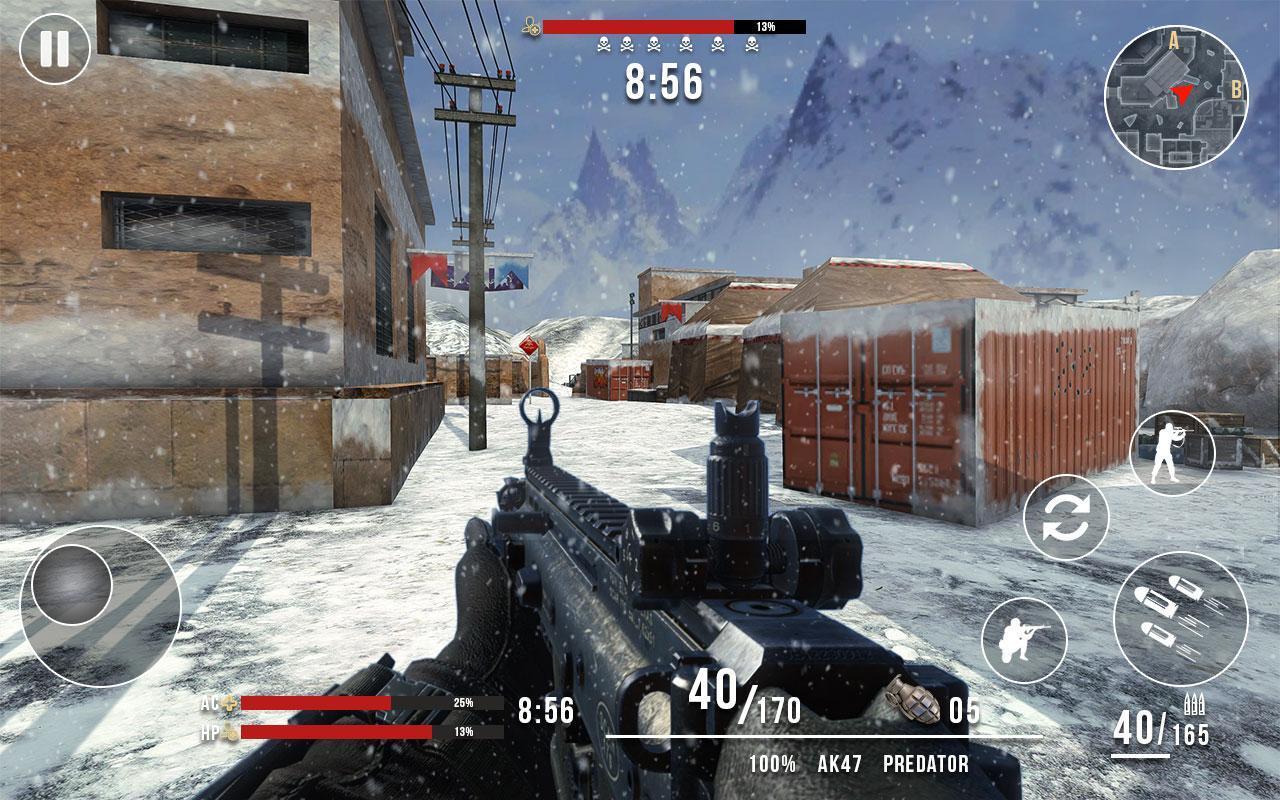This screenshot has width=1280, height=800.
Task: Toggle crouch with the kneeling soldier icon
Action: (1023, 639)
